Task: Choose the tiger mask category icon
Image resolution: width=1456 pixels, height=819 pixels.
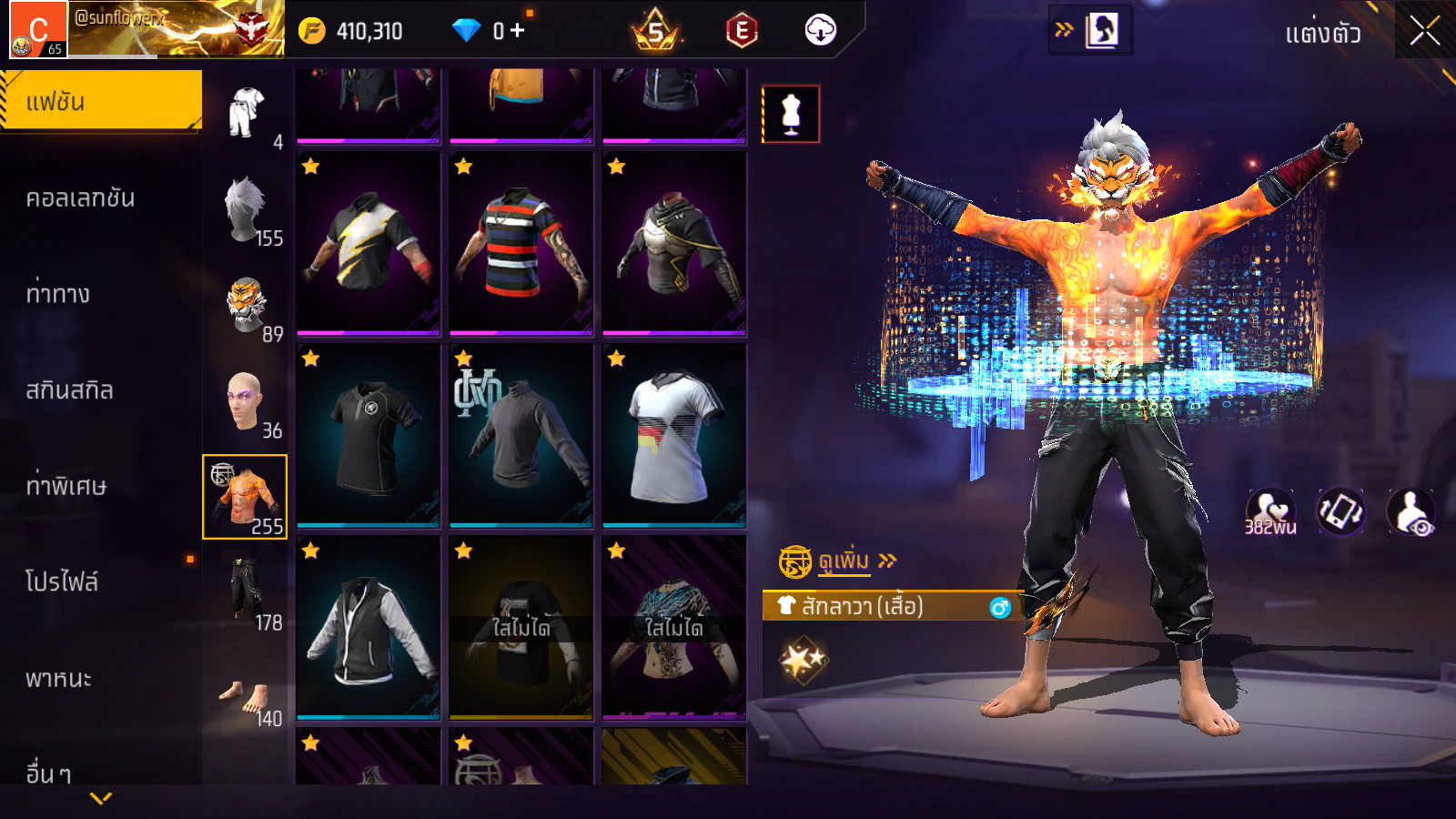Action: click(x=246, y=307)
